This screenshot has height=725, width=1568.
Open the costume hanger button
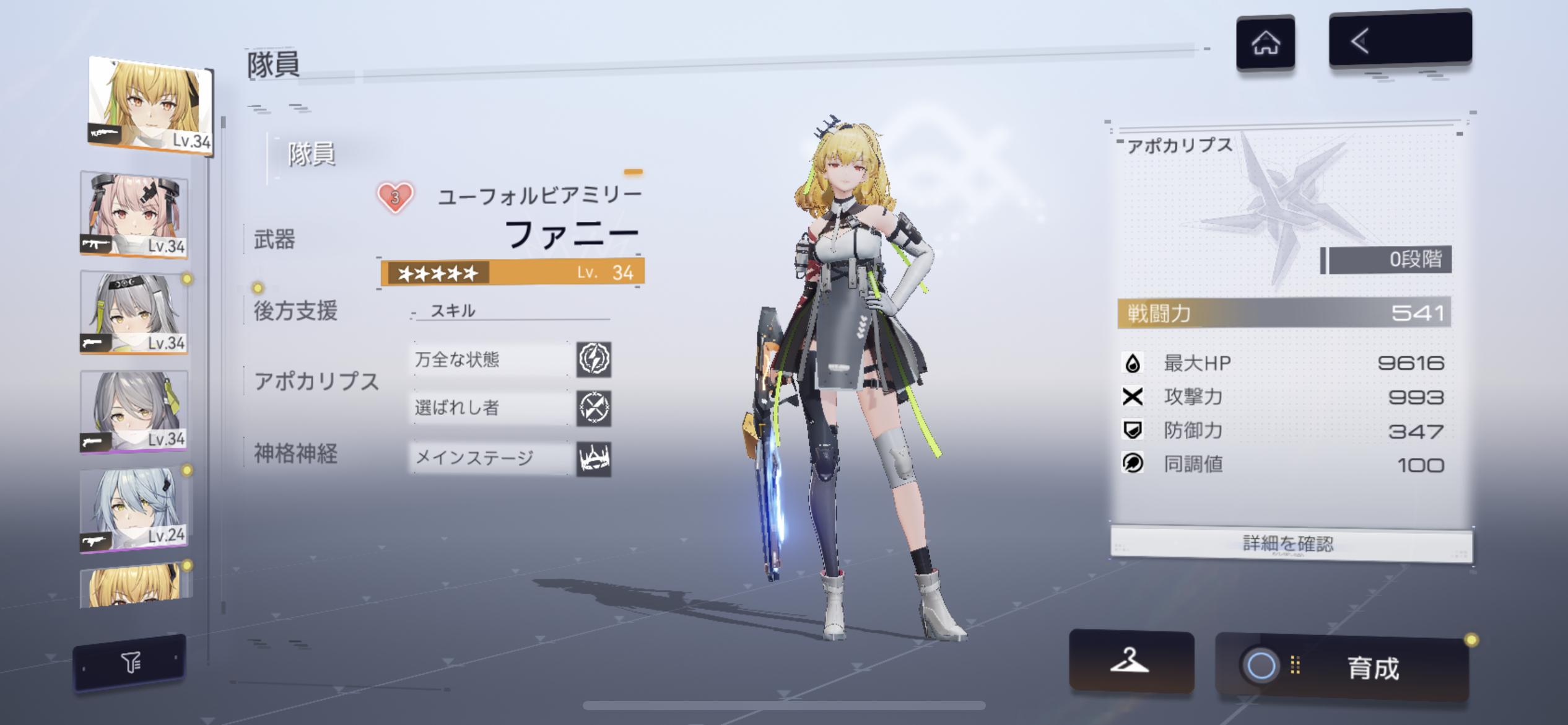point(1130,661)
